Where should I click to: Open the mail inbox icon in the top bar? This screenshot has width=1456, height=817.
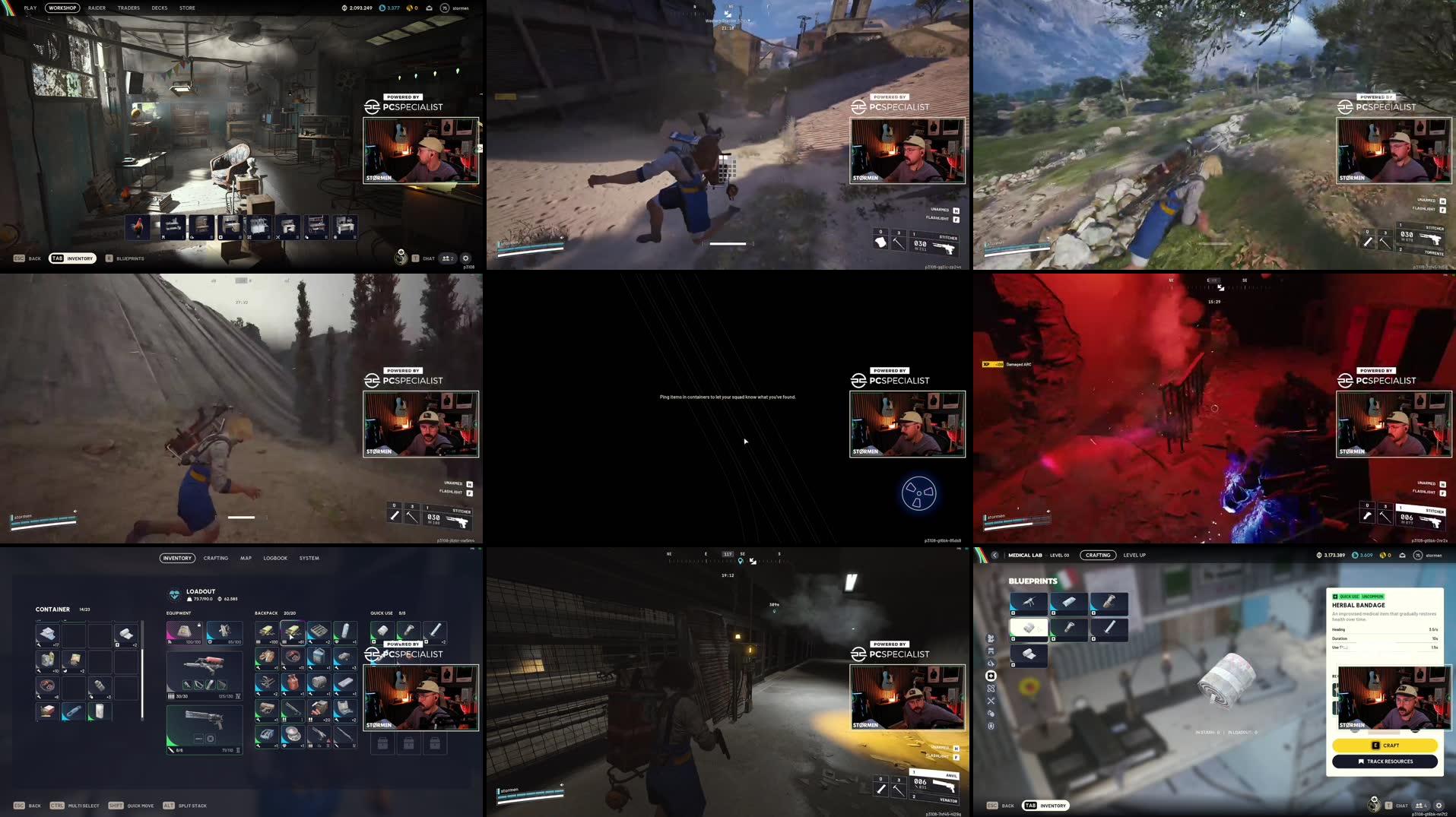[x=430, y=8]
